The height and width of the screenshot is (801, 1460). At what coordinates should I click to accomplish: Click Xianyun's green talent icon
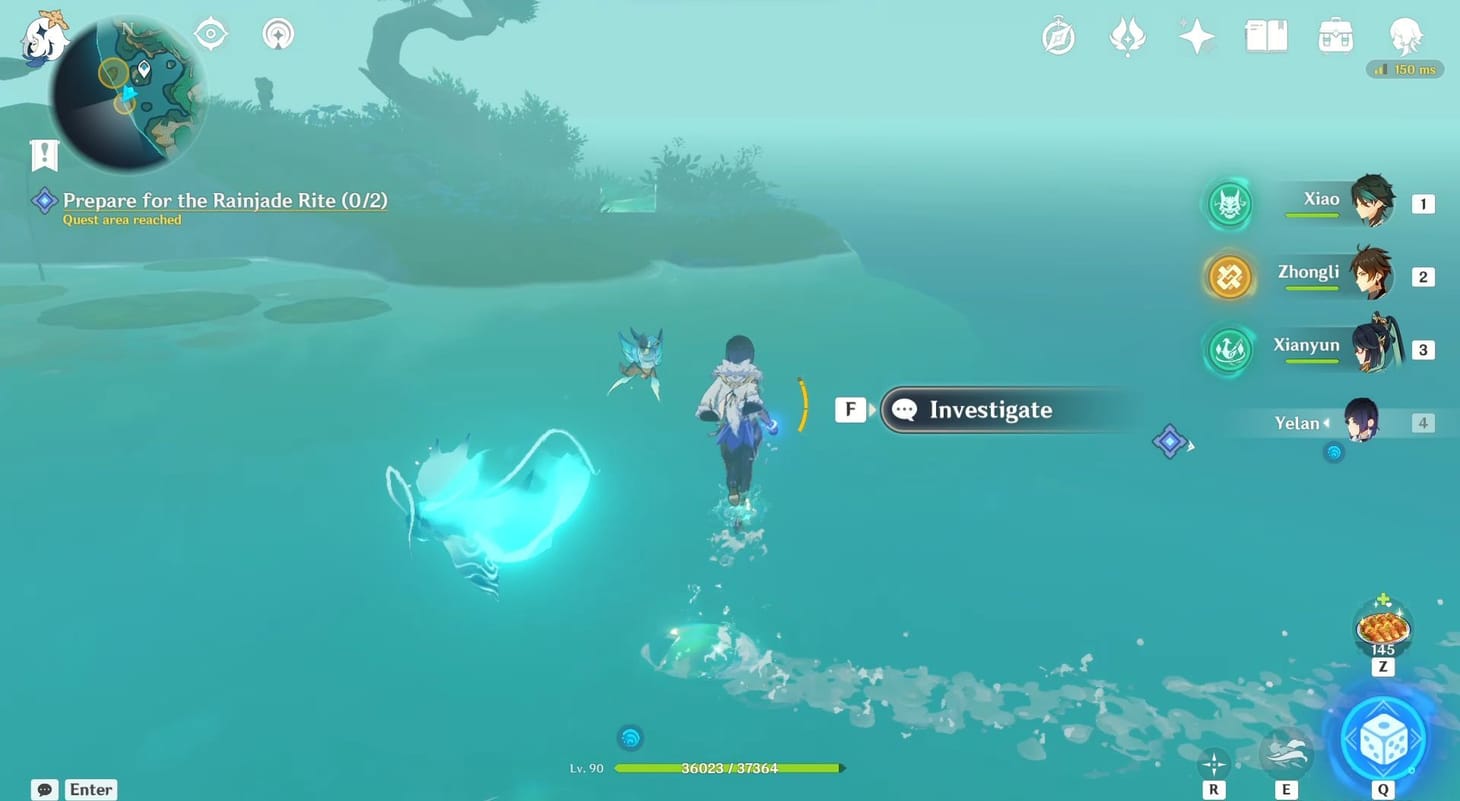pyautogui.click(x=1228, y=351)
